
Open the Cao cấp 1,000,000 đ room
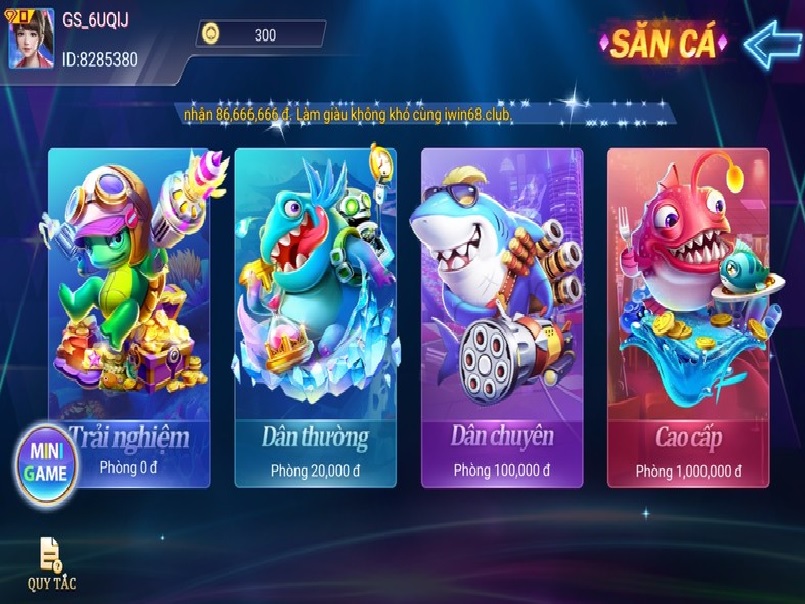[688, 320]
